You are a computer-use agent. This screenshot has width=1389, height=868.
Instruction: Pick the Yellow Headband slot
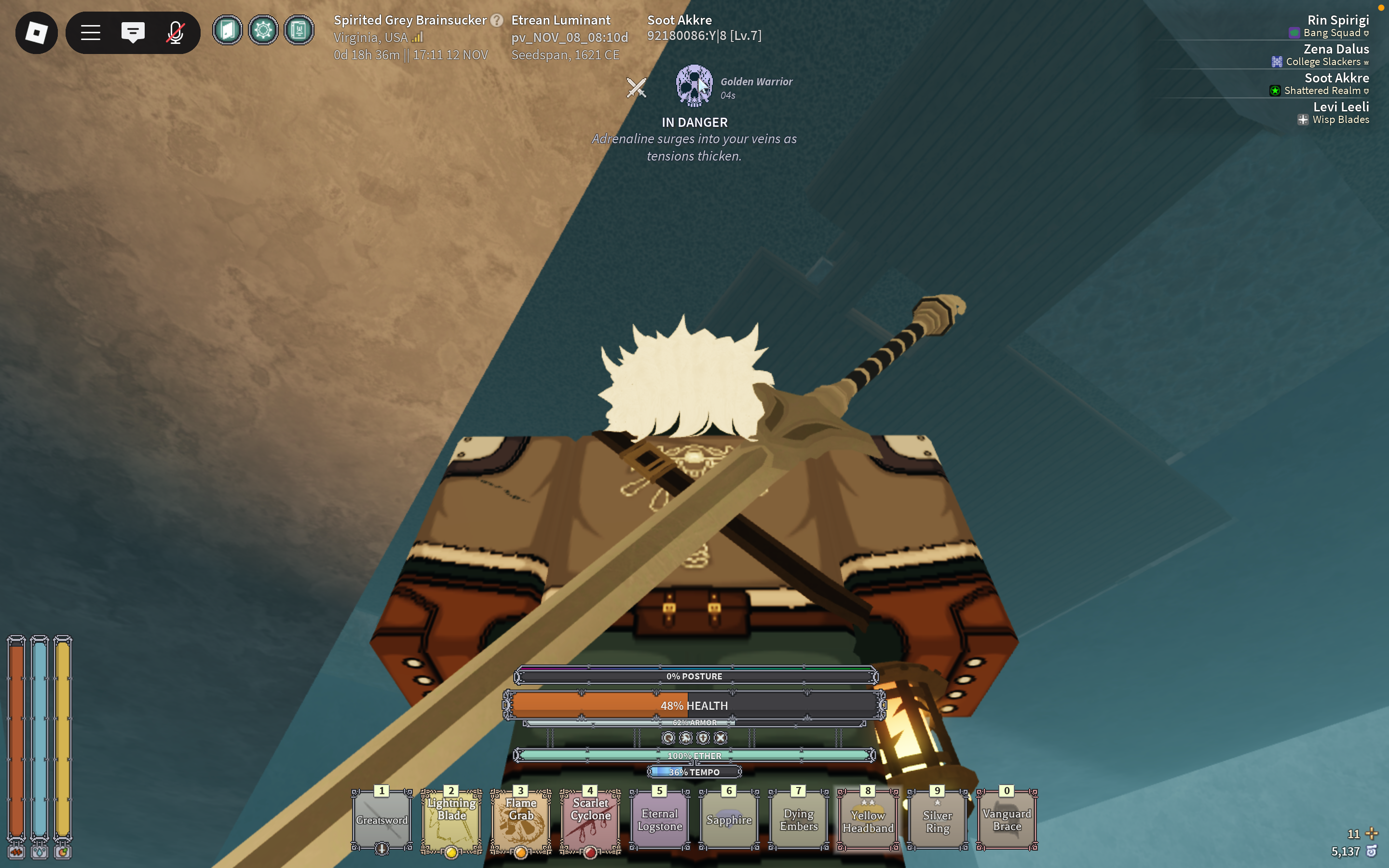(868, 820)
